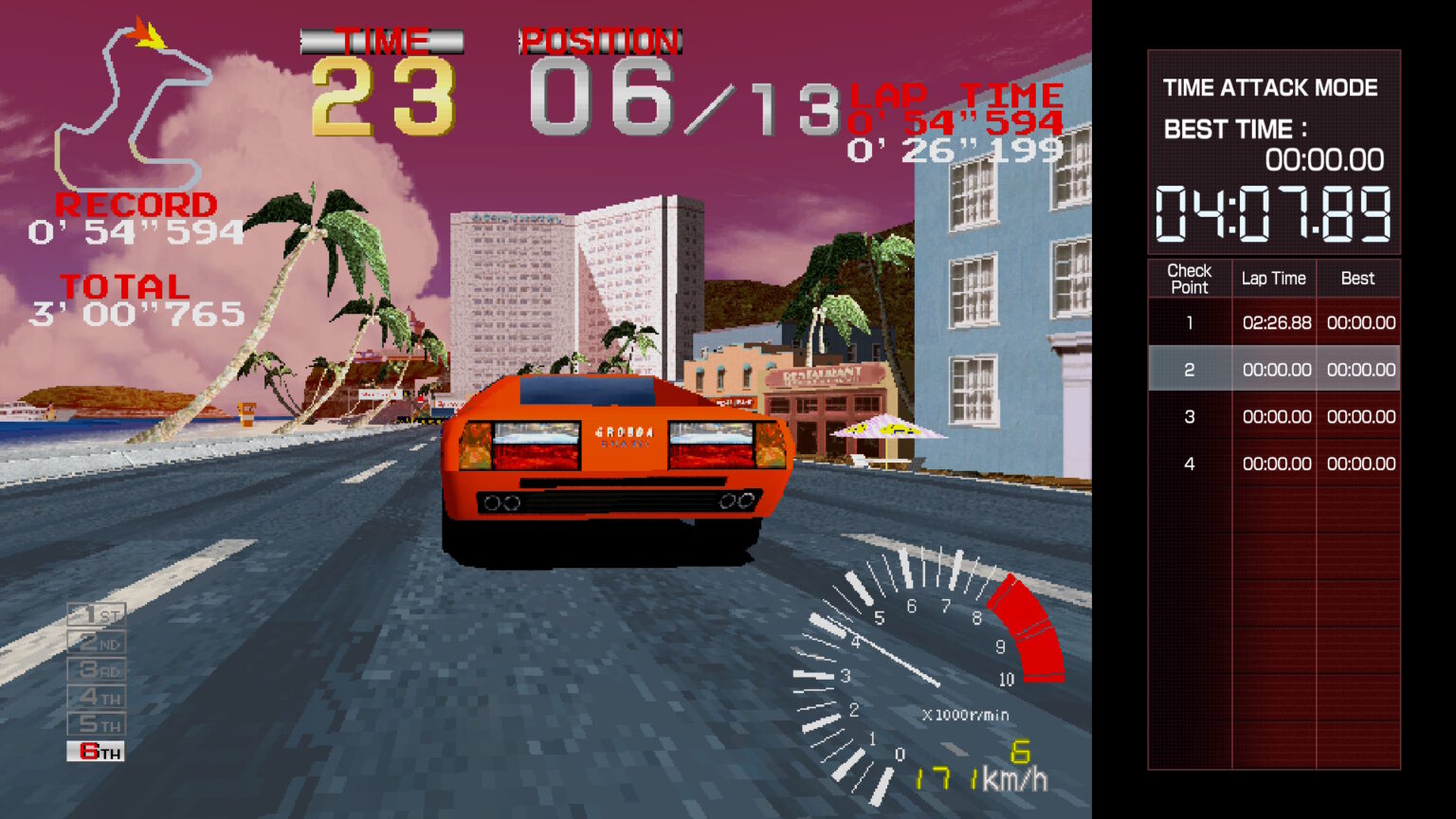Screen dimensions: 1456x819
Task: Expand checkpoint row 4 entry
Action: 1275,464
